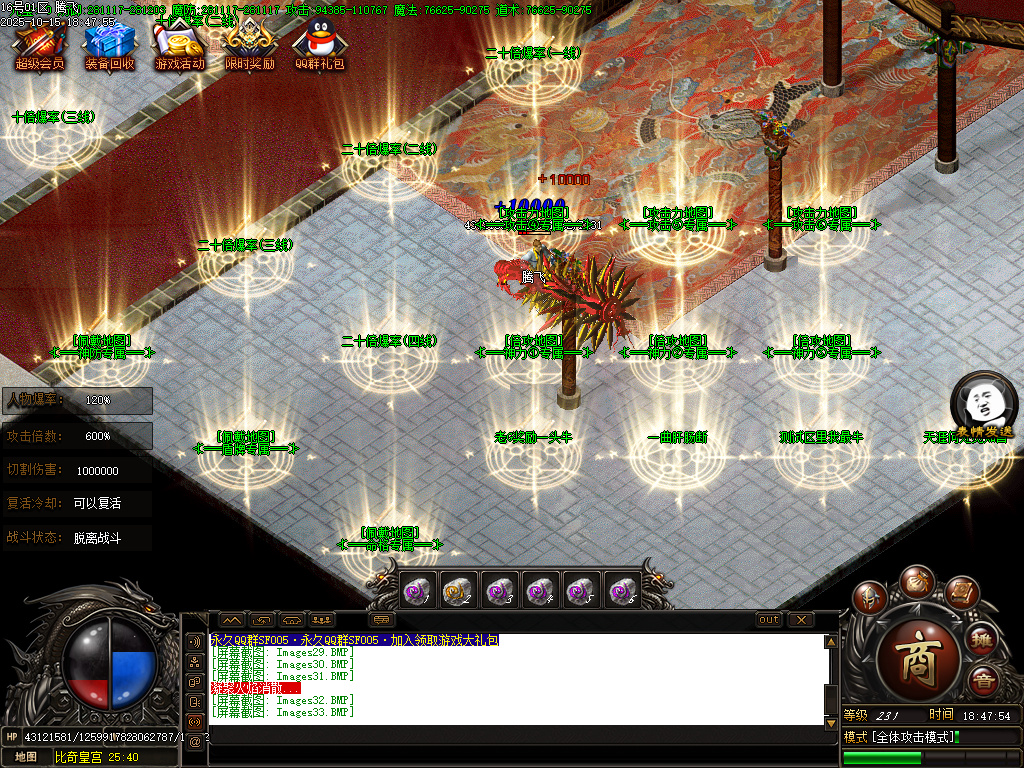
Task: Open the 超级会员 super member menu
Action: (40, 45)
